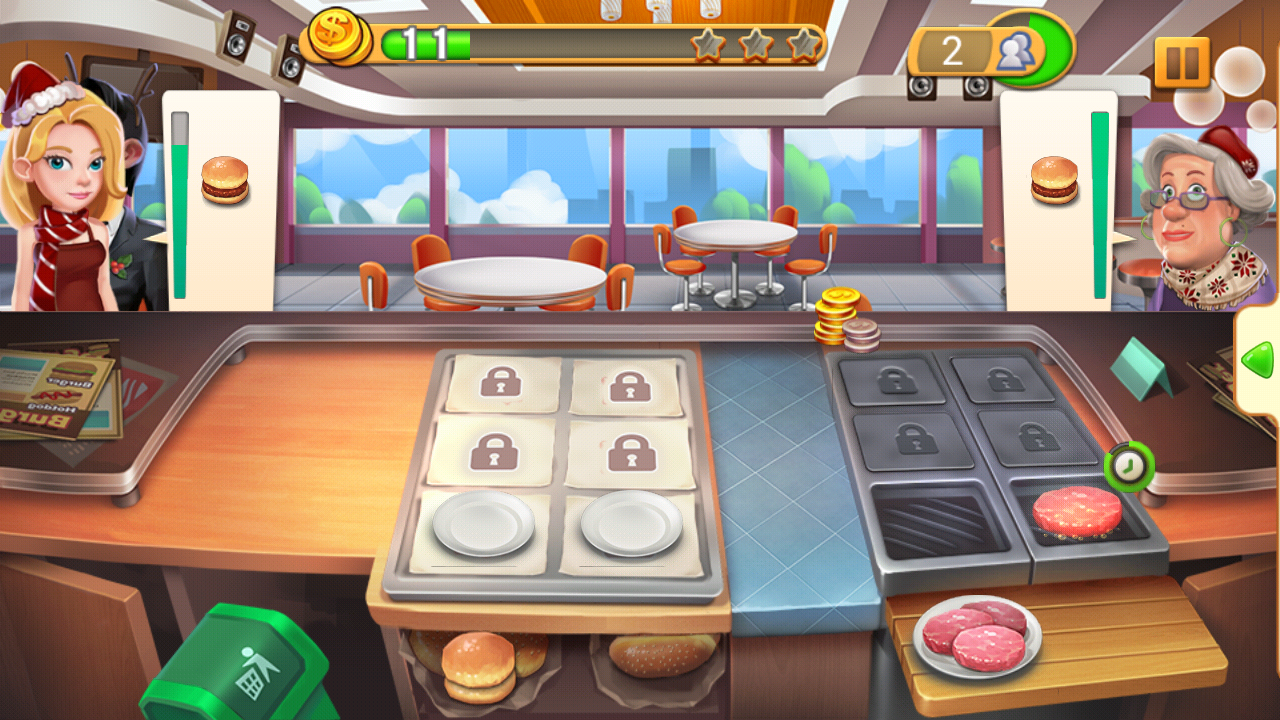Pause the game with the orange button

coord(1182,63)
